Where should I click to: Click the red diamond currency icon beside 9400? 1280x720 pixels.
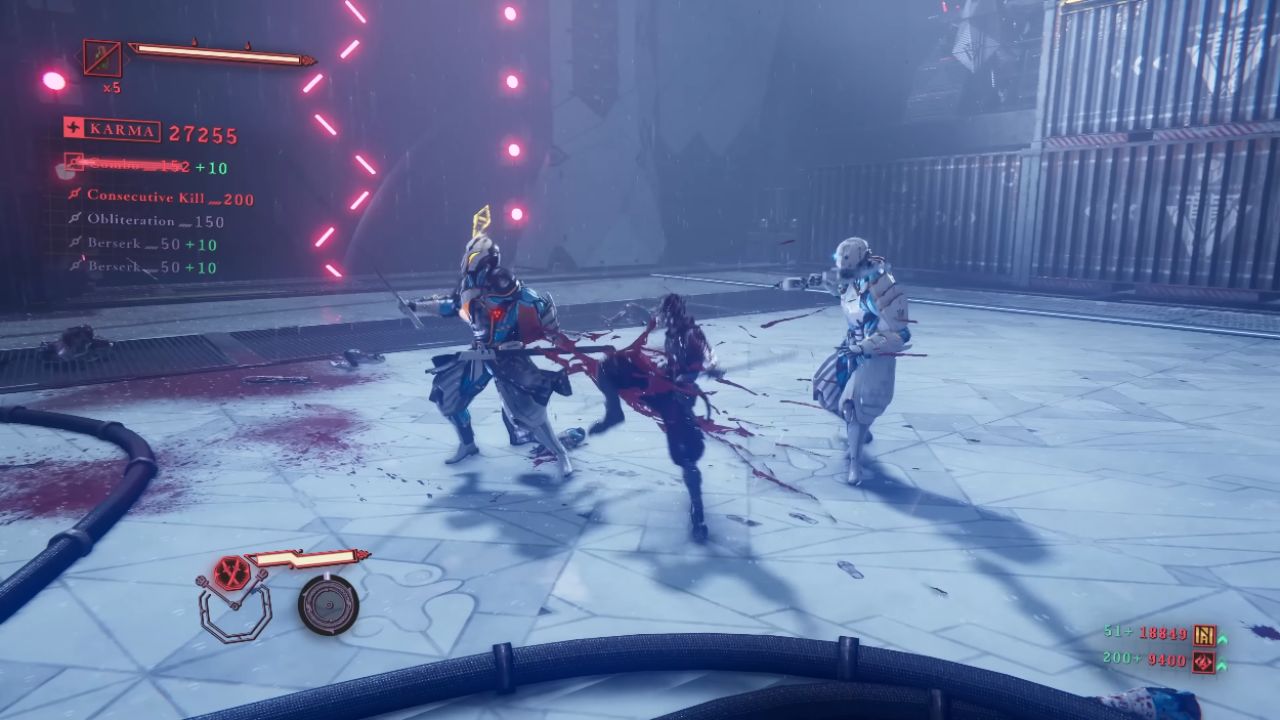click(1204, 660)
